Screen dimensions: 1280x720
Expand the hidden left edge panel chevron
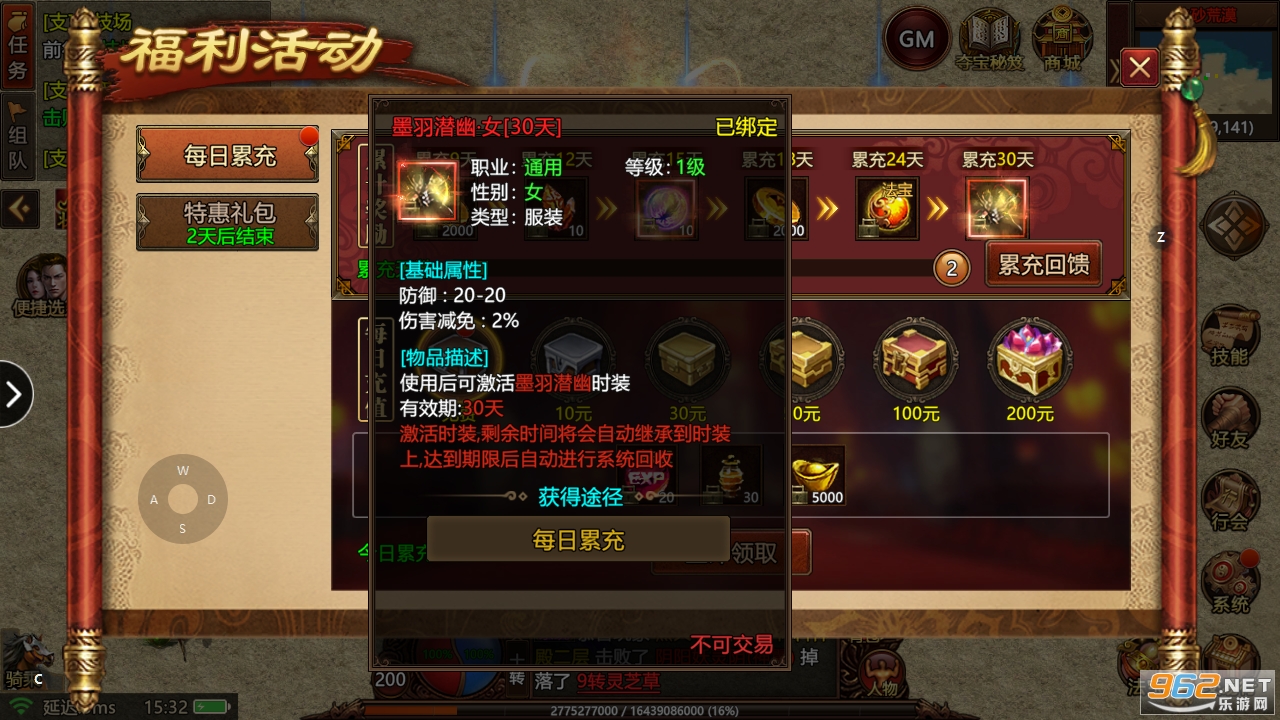[13, 395]
